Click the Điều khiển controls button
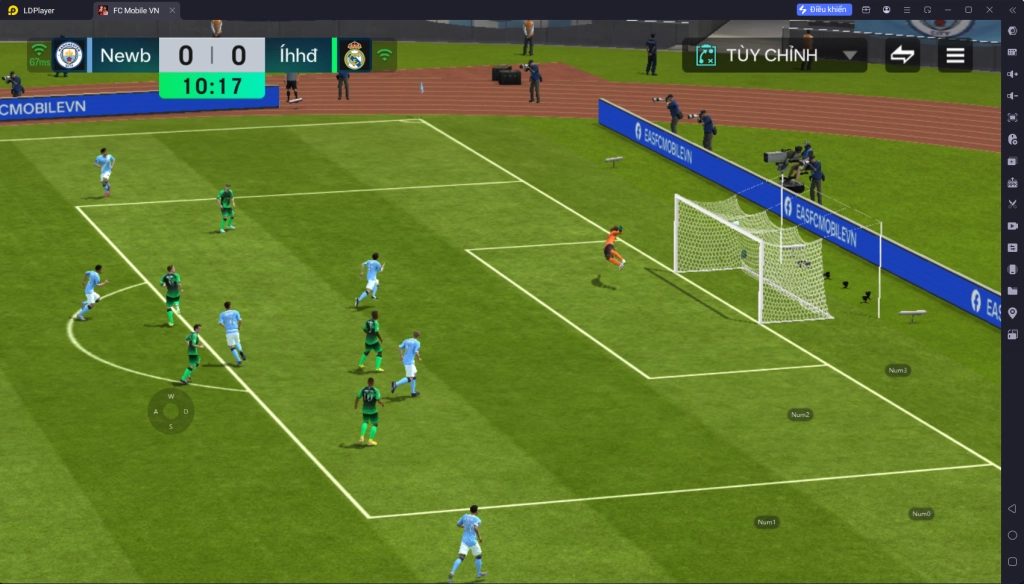This screenshot has width=1024, height=584. tap(824, 10)
